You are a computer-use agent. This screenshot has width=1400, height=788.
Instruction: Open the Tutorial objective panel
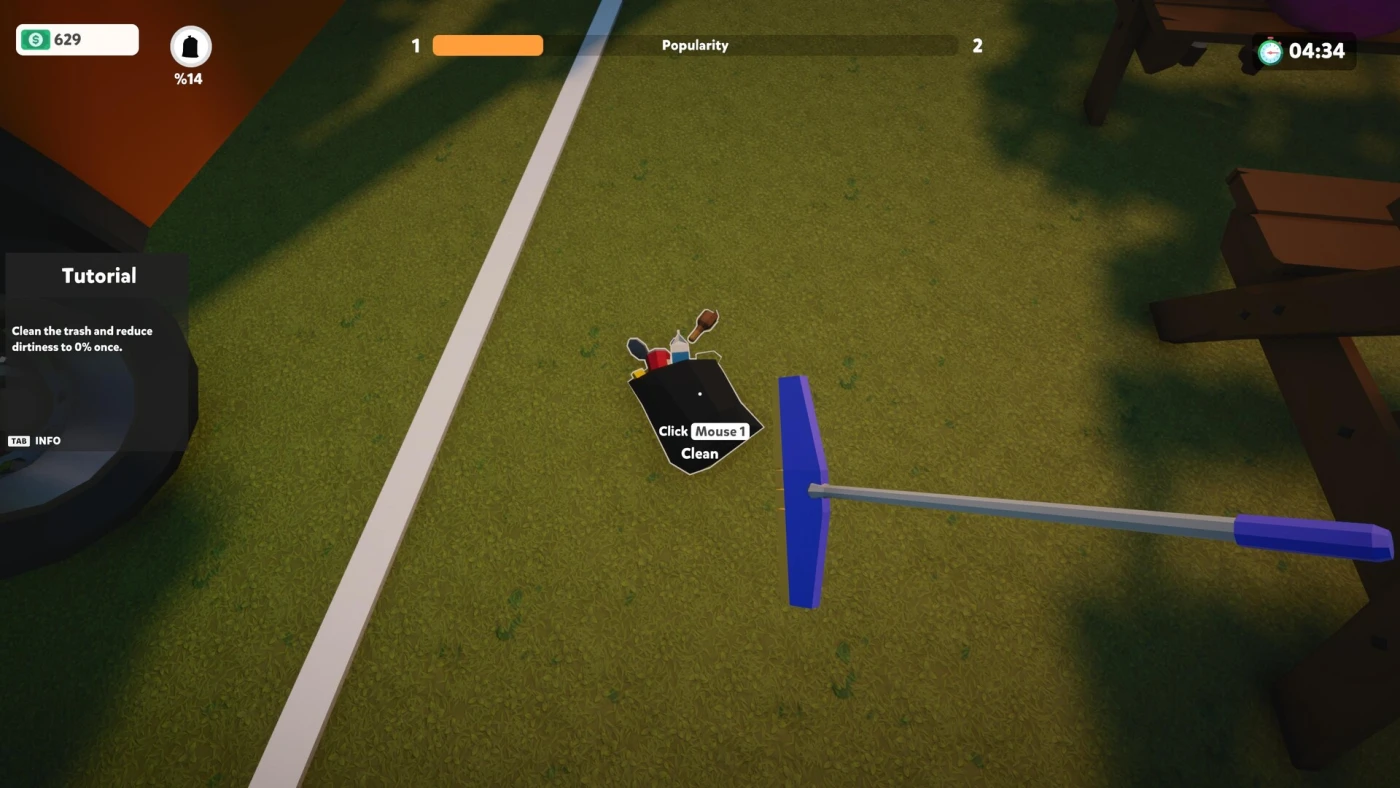coord(98,276)
